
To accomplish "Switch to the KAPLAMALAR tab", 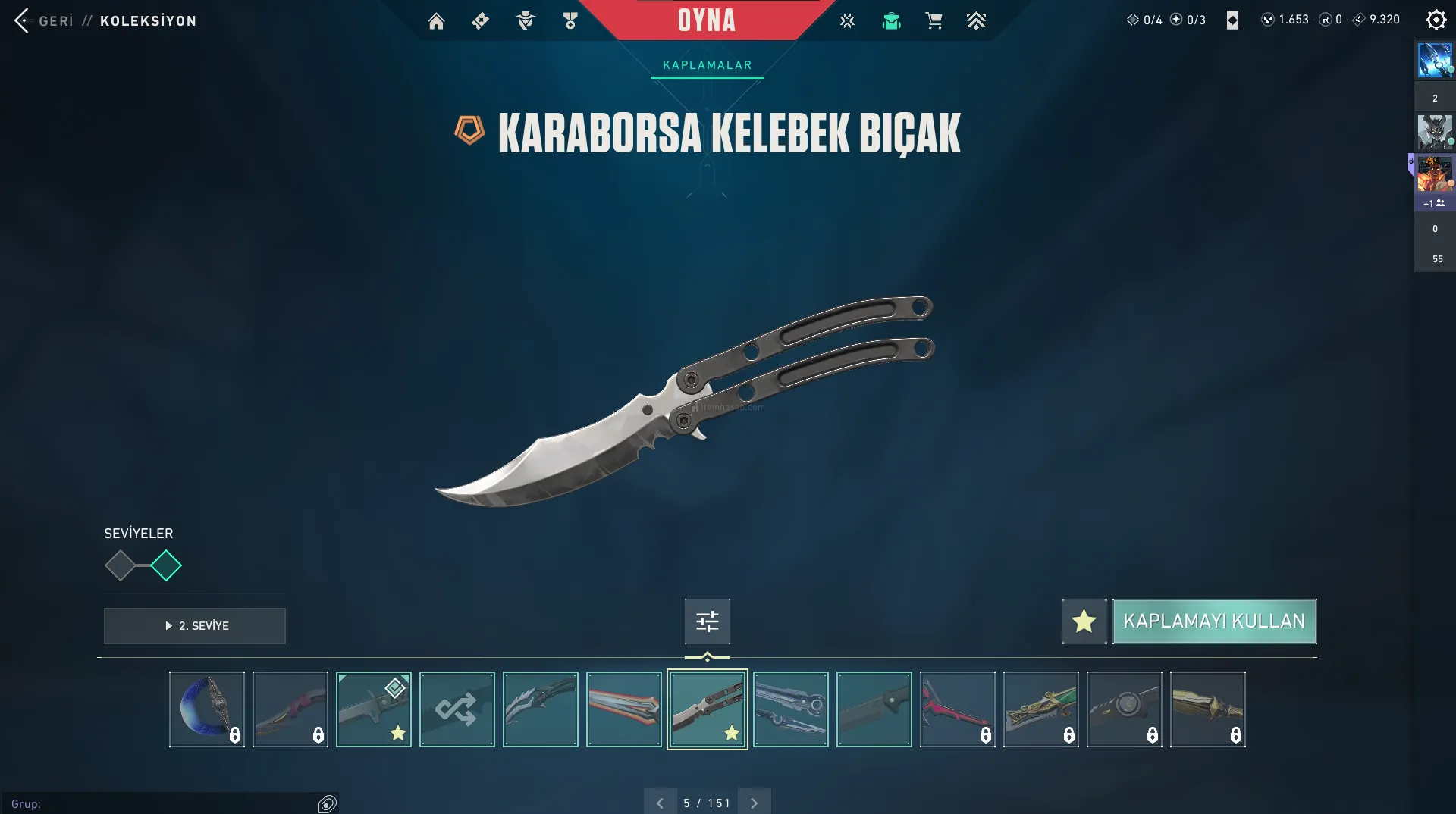I will coord(707,65).
